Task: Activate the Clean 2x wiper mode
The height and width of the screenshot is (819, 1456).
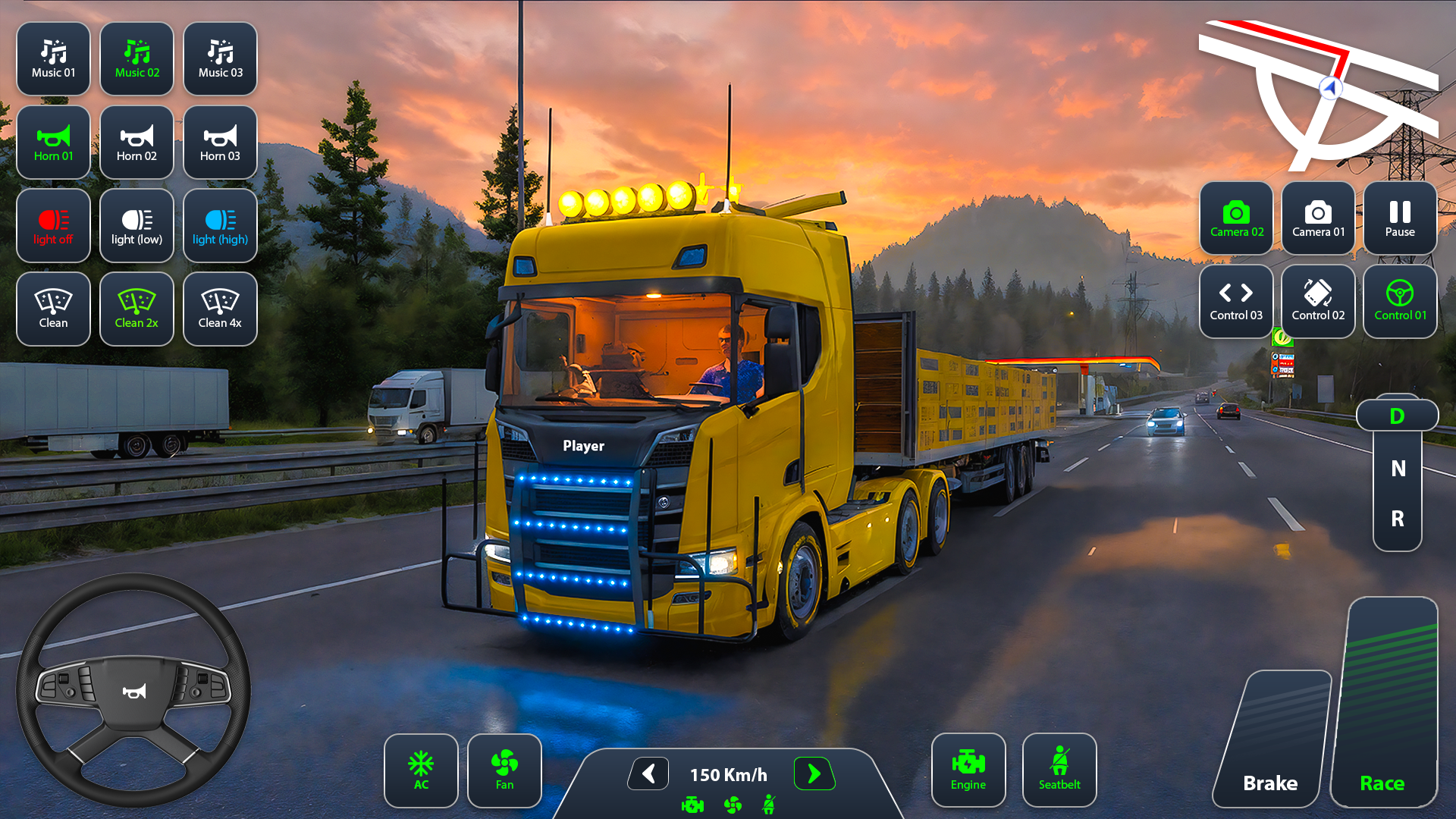Action: tap(136, 309)
